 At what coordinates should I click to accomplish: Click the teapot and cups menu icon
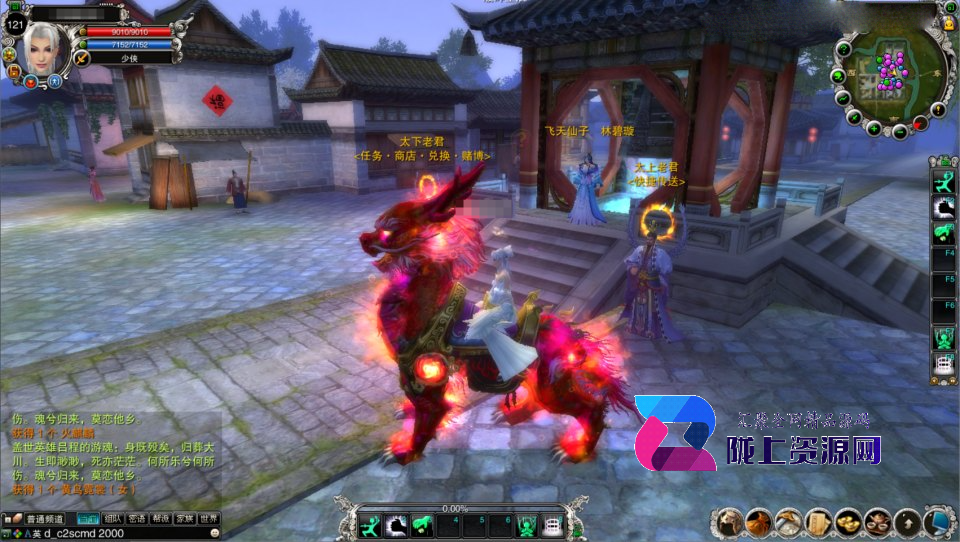tap(879, 522)
